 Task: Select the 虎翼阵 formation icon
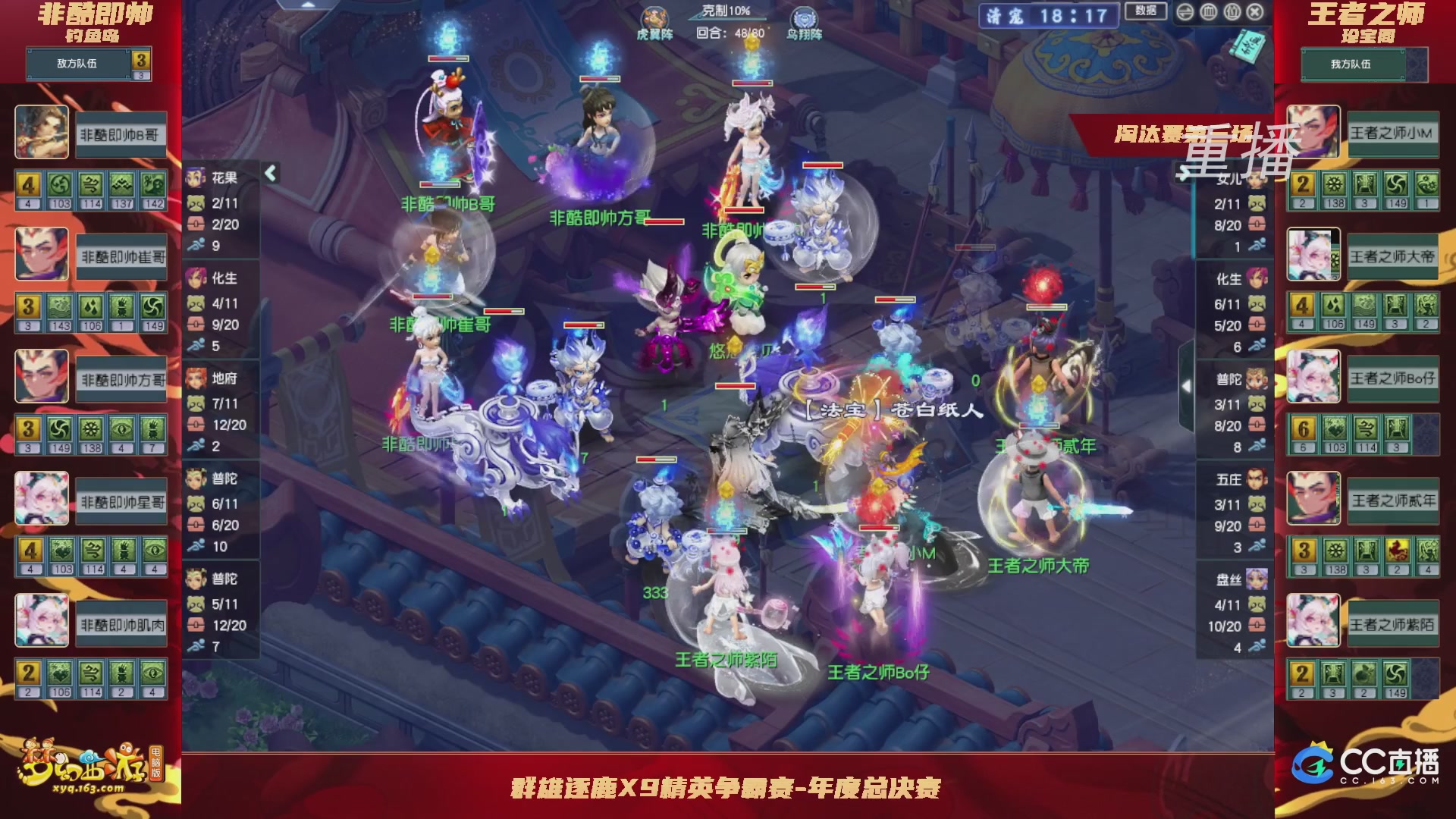click(656, 15)
